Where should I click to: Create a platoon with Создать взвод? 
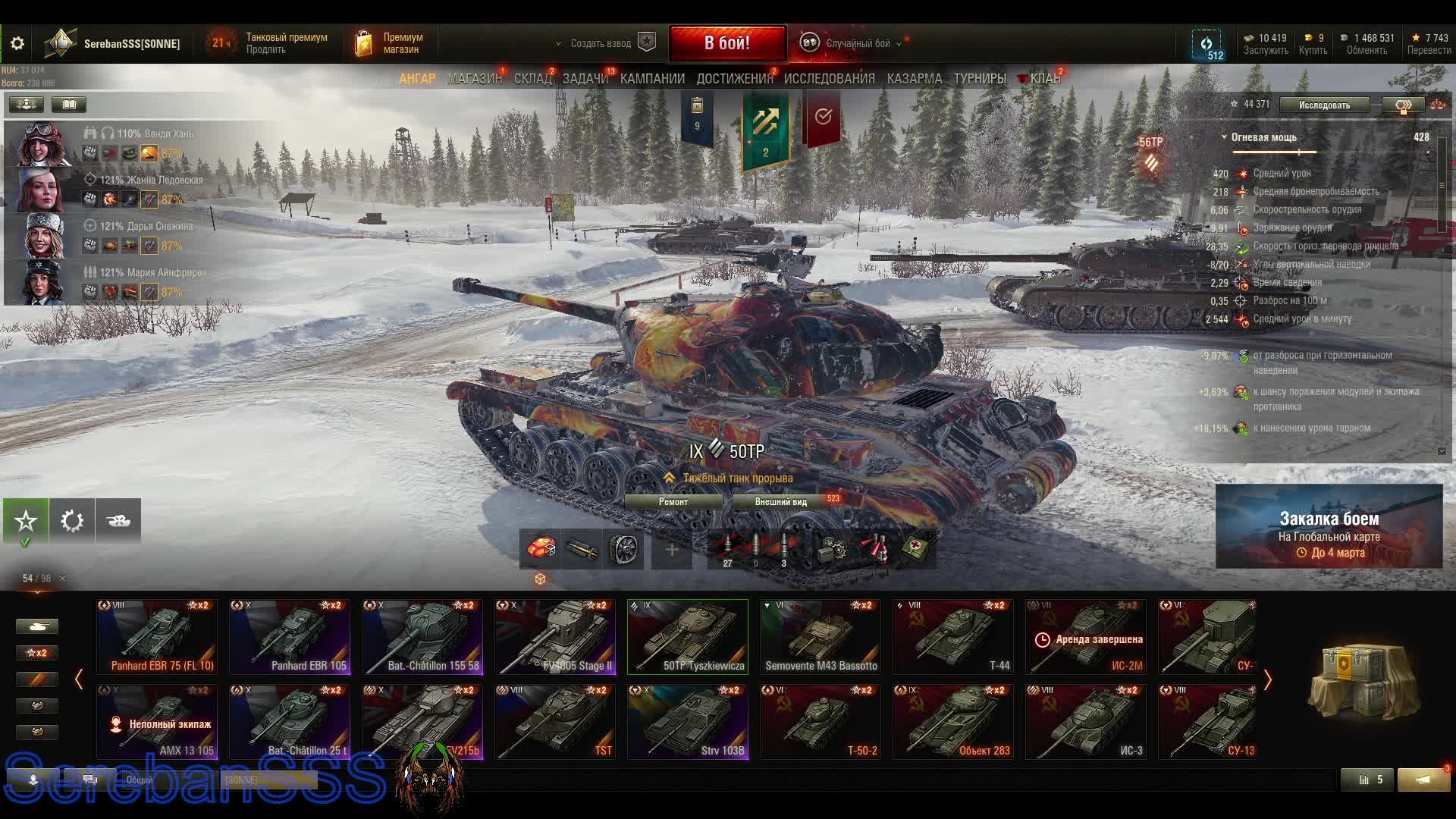[x=601, y=44]
